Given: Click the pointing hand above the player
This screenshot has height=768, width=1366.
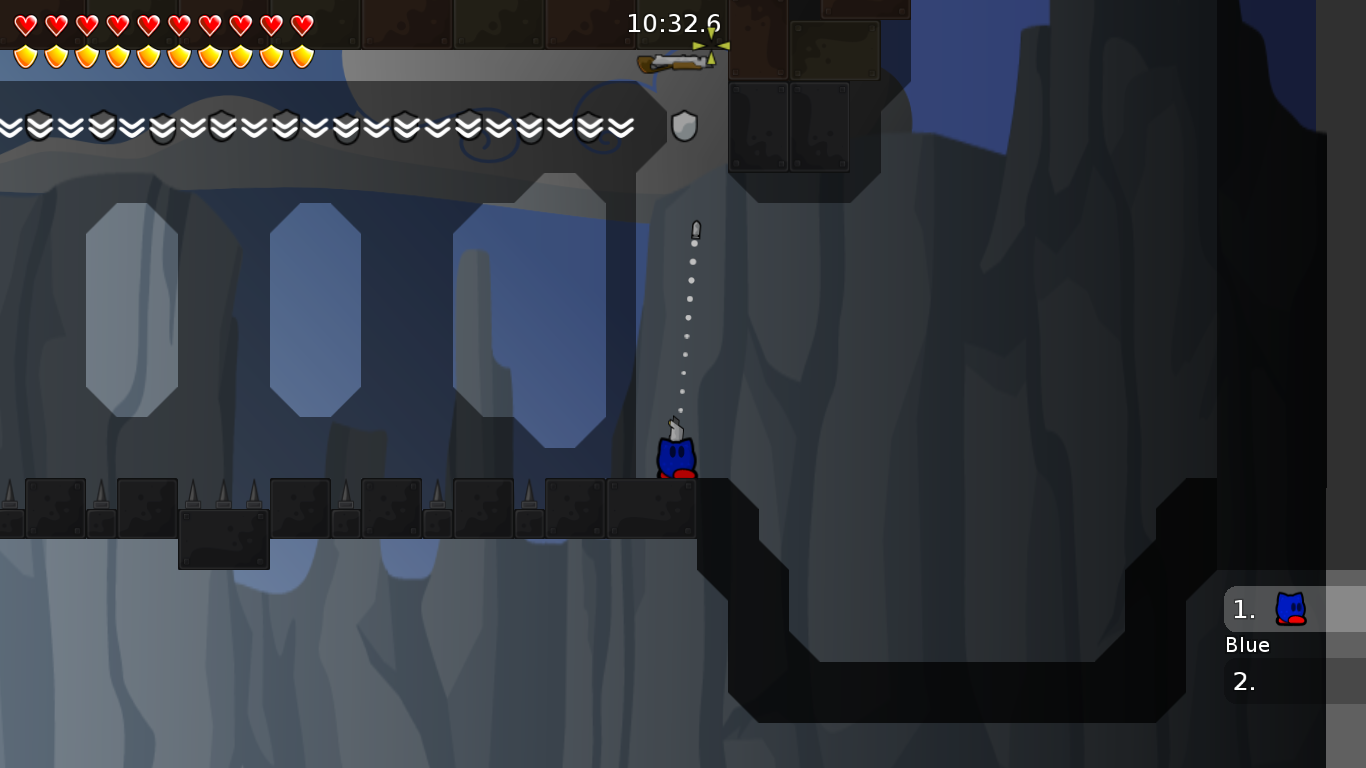Looking at the screenshot, I should coord(674,428).
